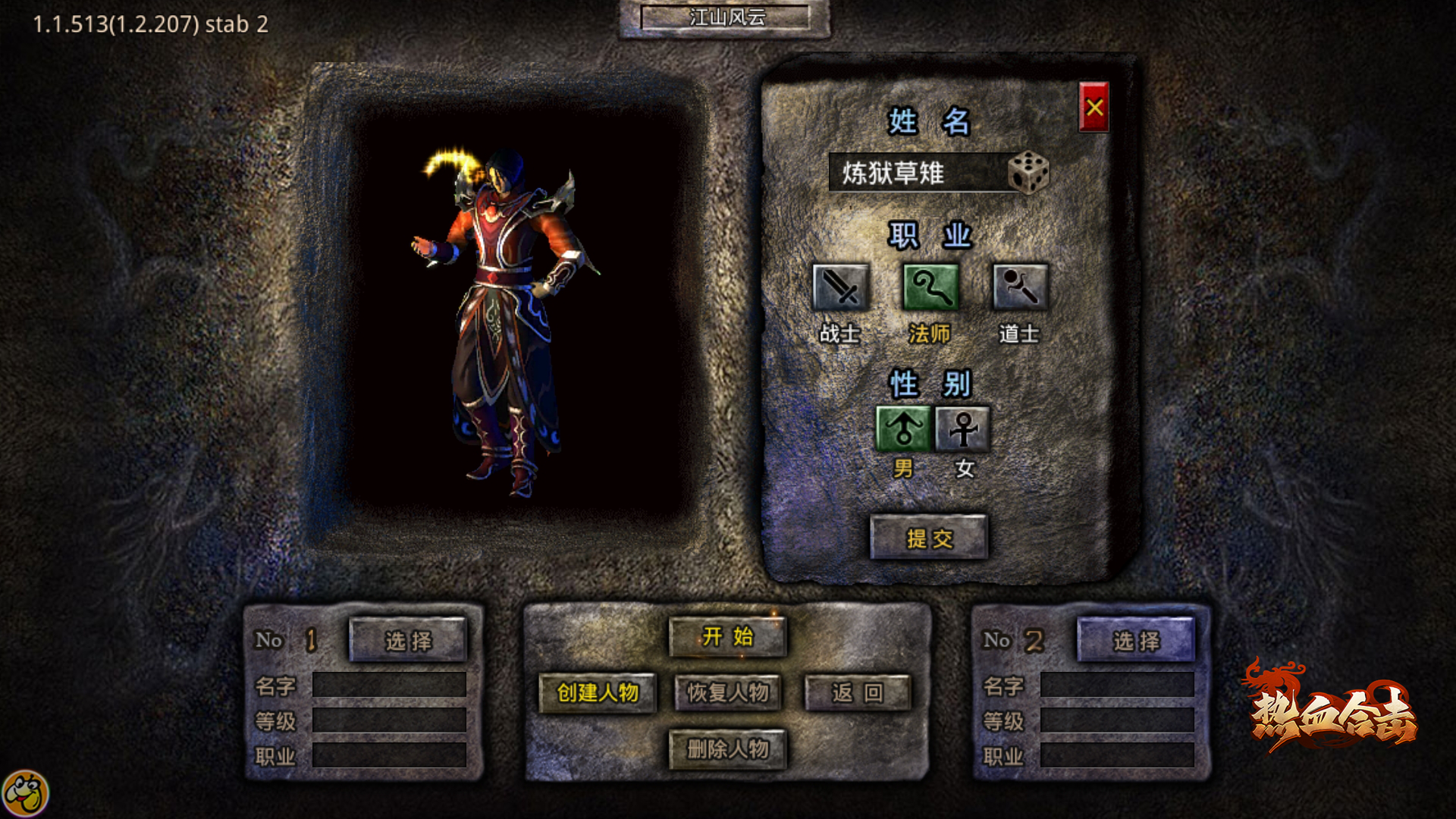Open the 江山风云 server label
Image resolution: width=1456 pixels, height=819 pixels.
click(x=726, y=17)
